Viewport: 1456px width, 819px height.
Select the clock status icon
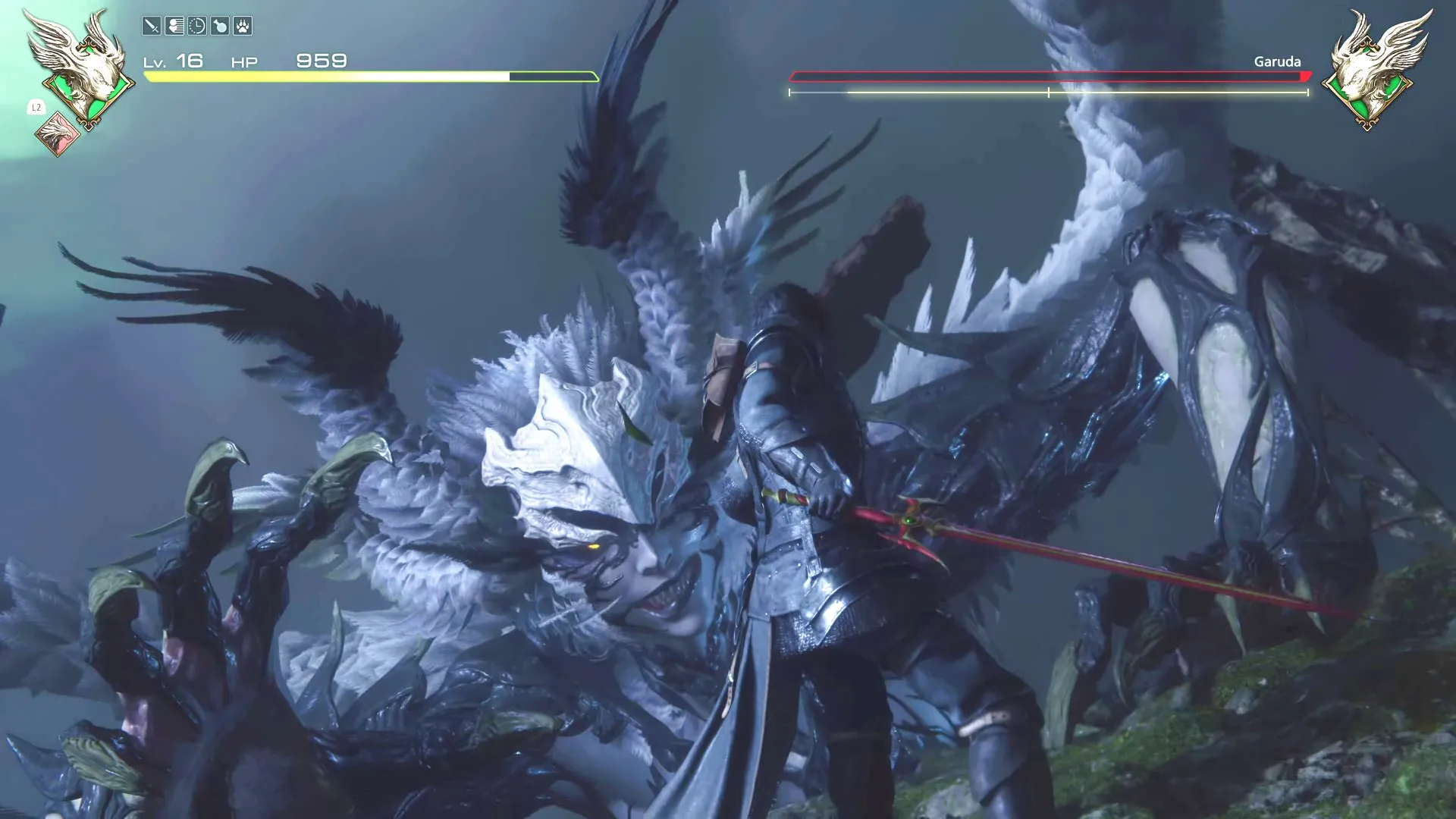197,27
